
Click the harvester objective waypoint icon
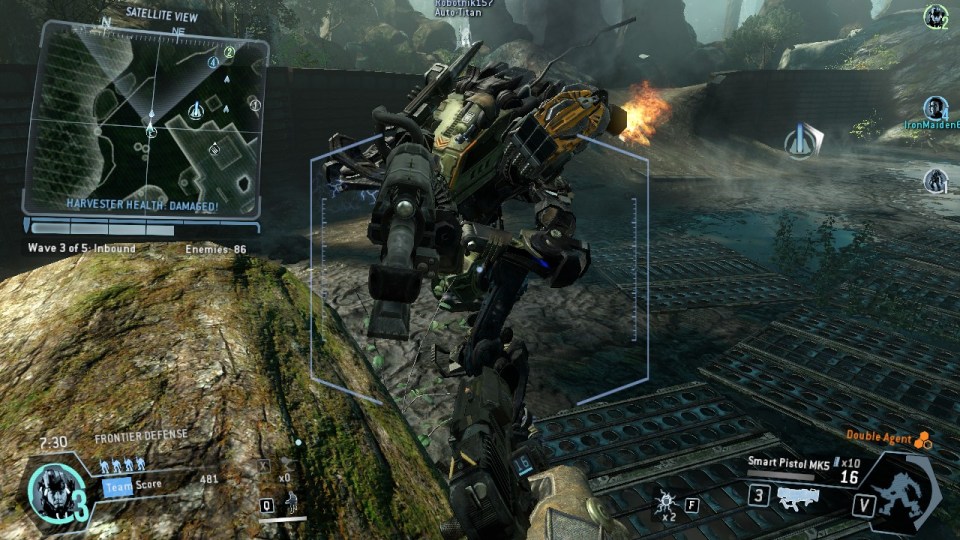click(x=802, y=141)
